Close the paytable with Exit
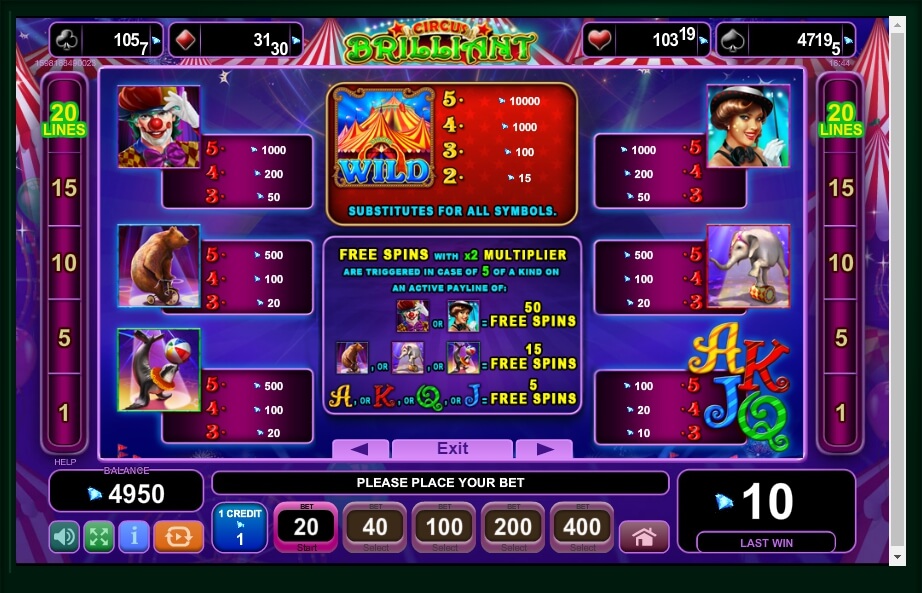The image size is (922, 593). (x=452, y=448)
